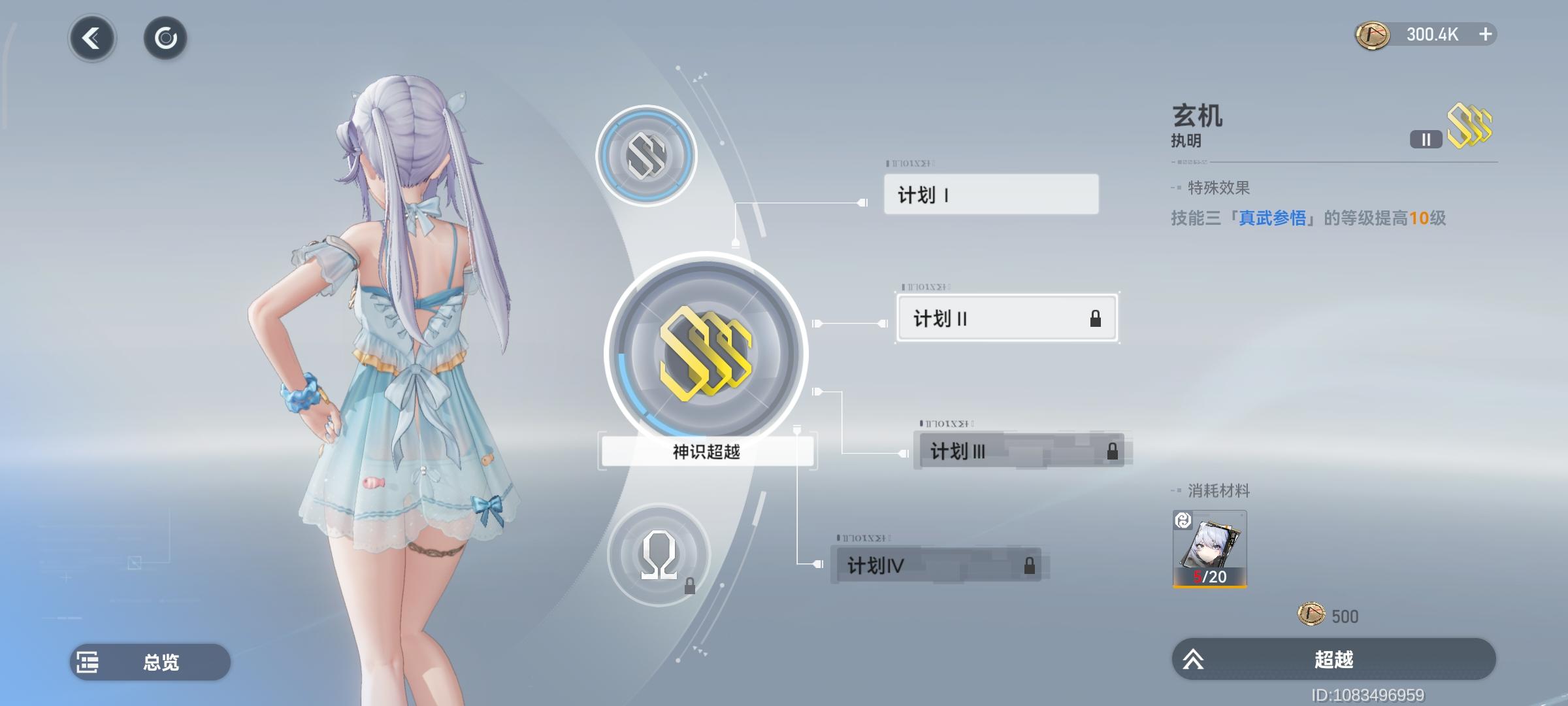Screen dimensions: 1568x706
Task: Select the reset icon next to back arrow
Action: 165,38
